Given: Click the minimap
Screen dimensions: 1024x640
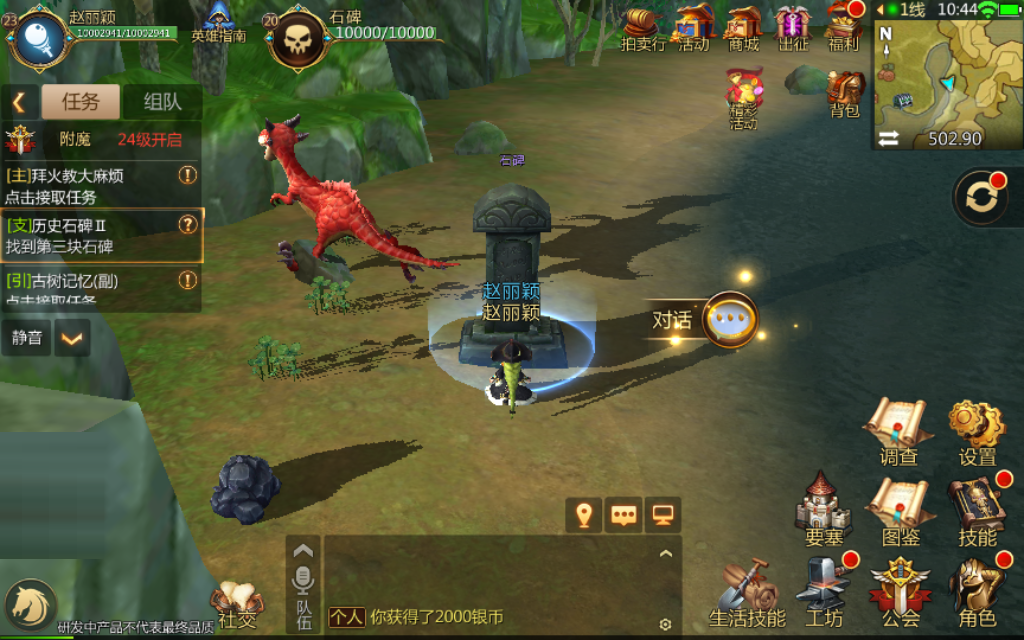Looking at the screenshot, I should [947, 75].
